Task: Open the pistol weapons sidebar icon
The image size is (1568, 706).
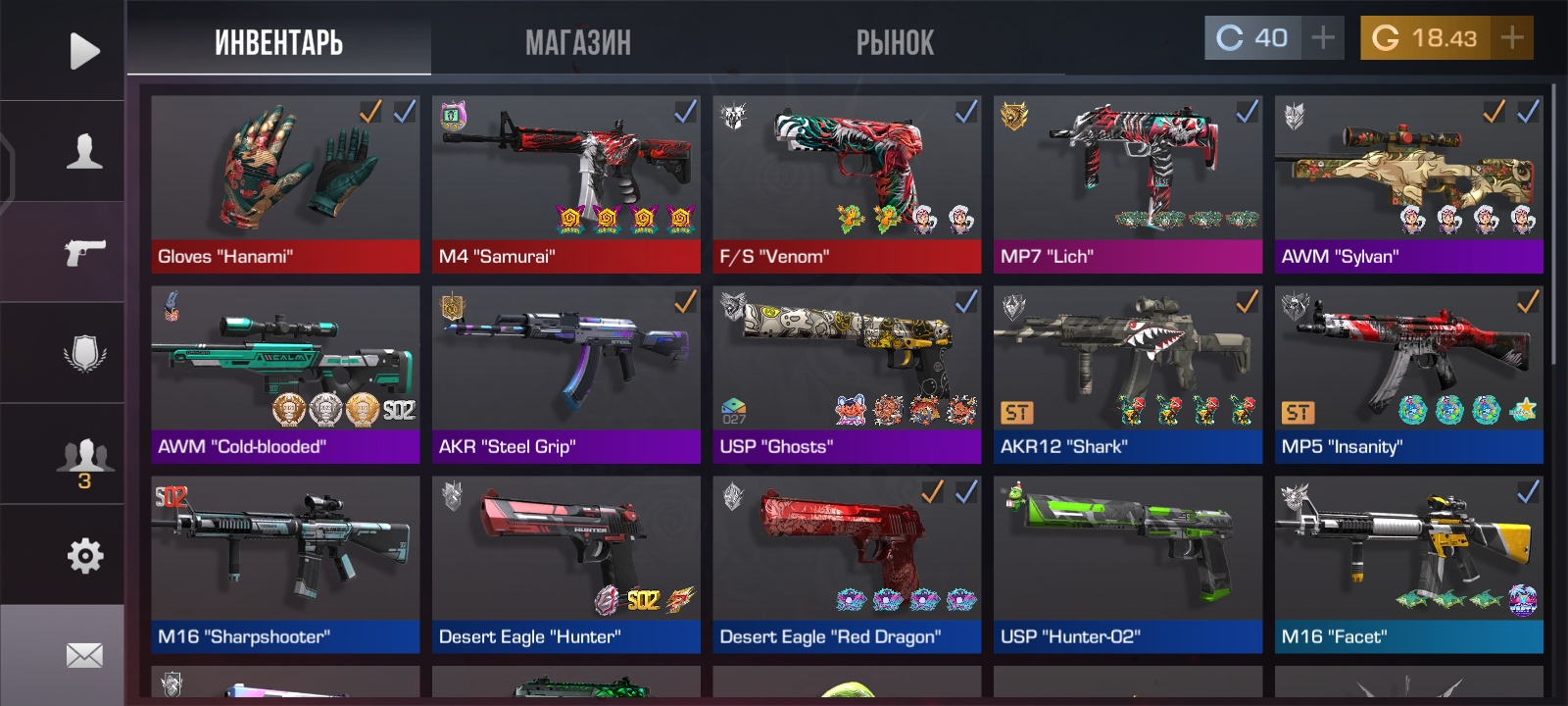Action: coord(84,252)
